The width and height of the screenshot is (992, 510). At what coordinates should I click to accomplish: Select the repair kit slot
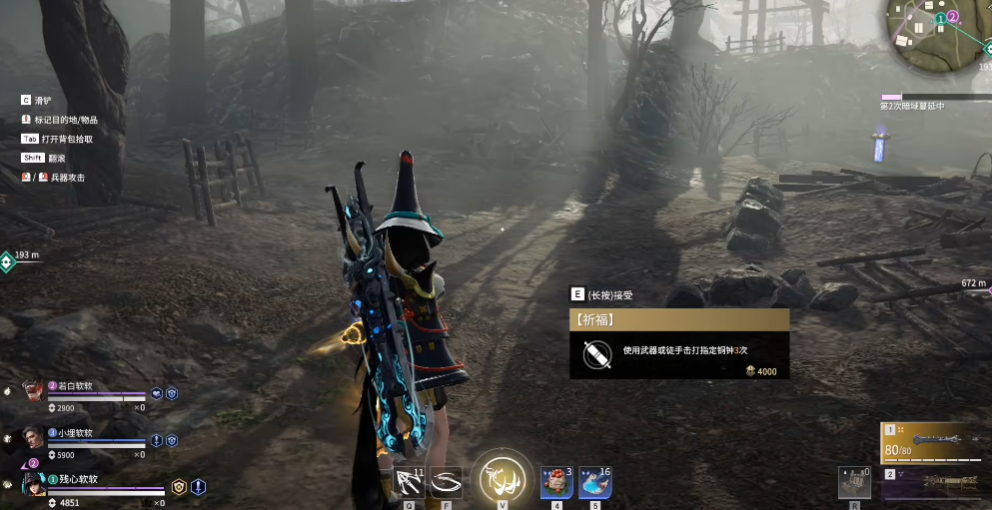[853, 482]
